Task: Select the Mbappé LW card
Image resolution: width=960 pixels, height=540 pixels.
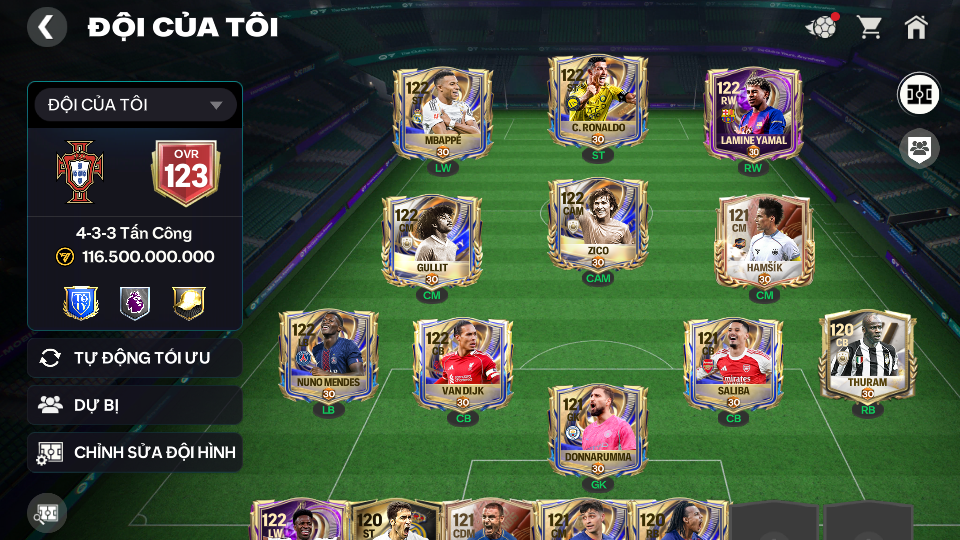Action: (442, 112)
